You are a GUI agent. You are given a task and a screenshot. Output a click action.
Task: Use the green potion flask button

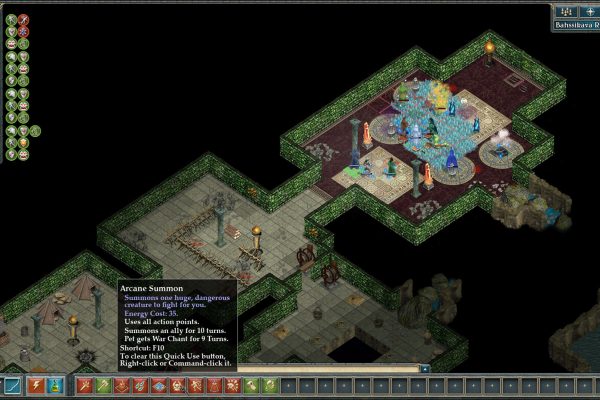click(56, 385)
